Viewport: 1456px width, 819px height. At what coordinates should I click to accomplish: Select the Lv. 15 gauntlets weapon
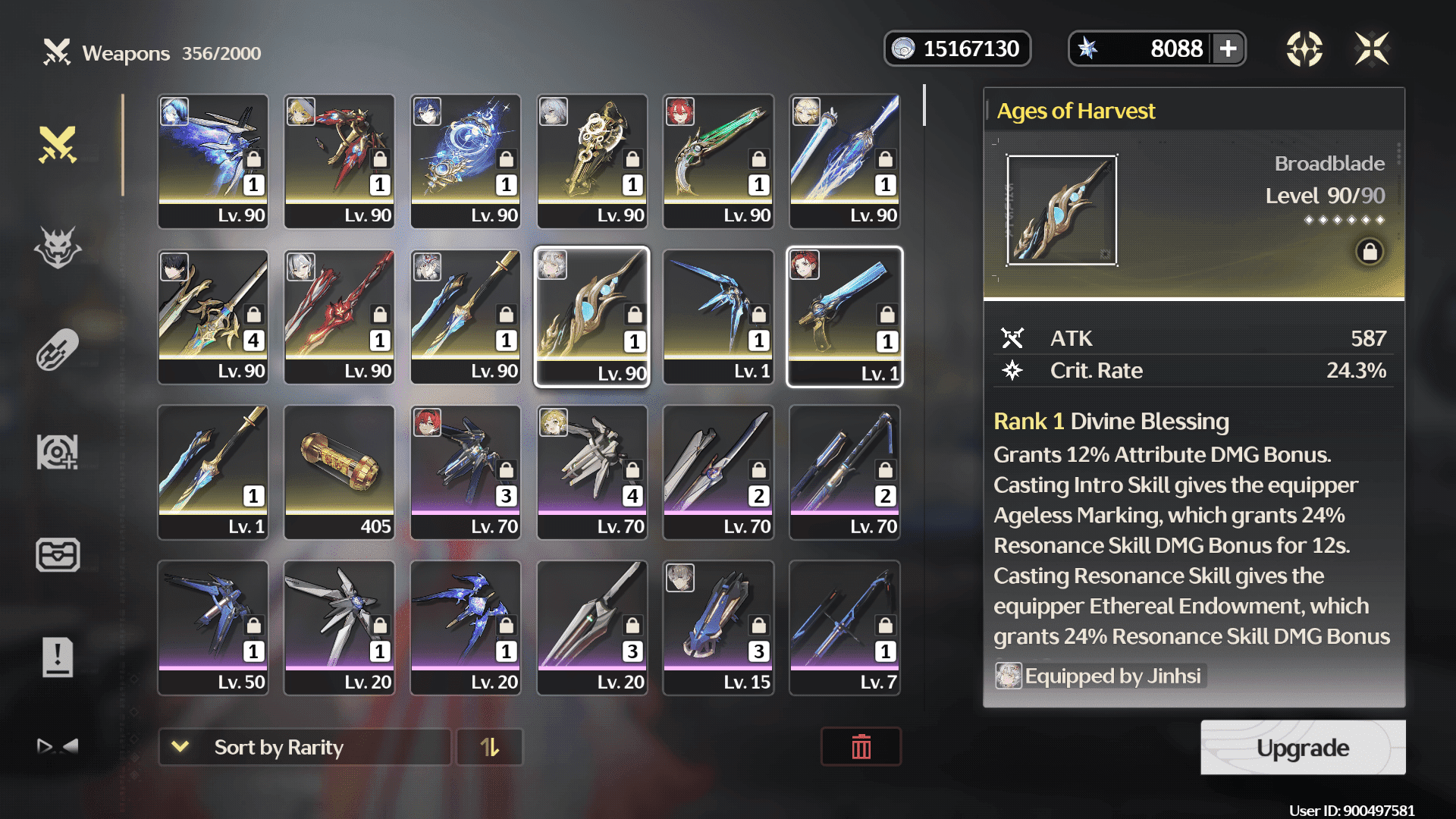pos(718,627)
